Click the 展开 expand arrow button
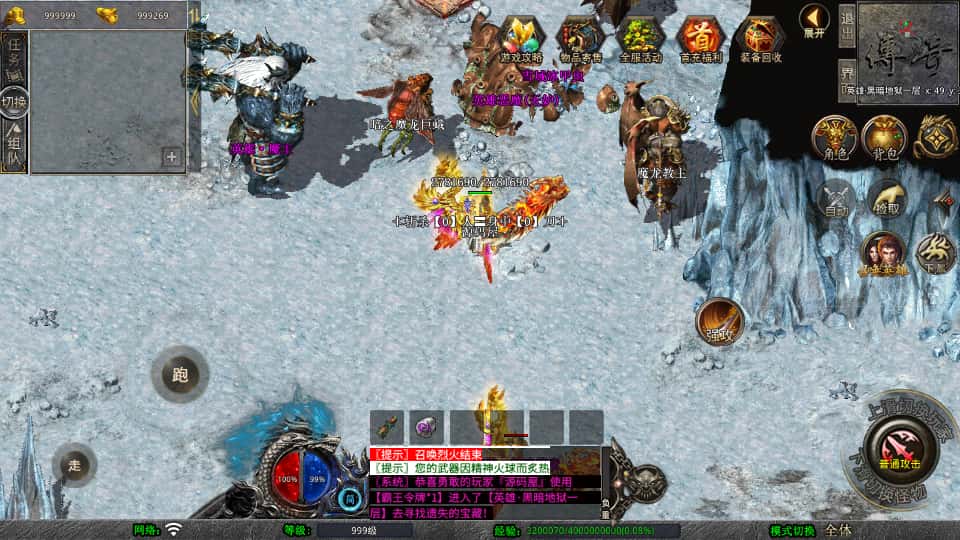960x540 pixels. coord(814,19)
